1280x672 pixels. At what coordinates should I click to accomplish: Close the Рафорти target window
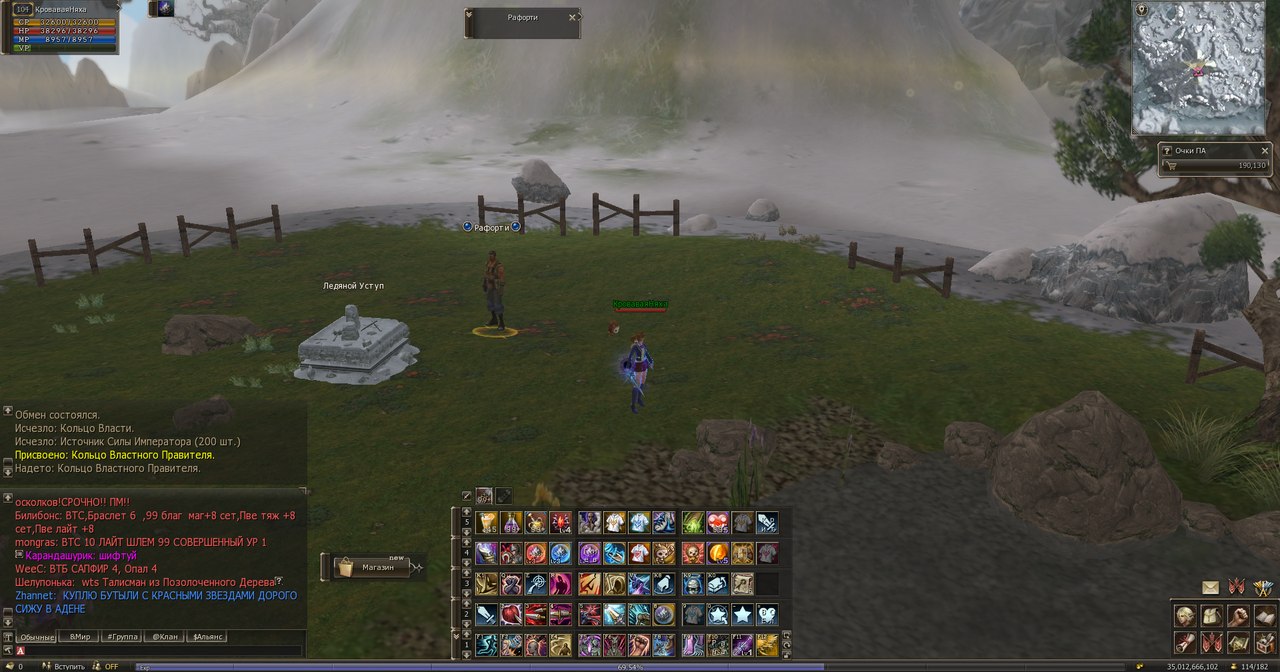(572, 17)
